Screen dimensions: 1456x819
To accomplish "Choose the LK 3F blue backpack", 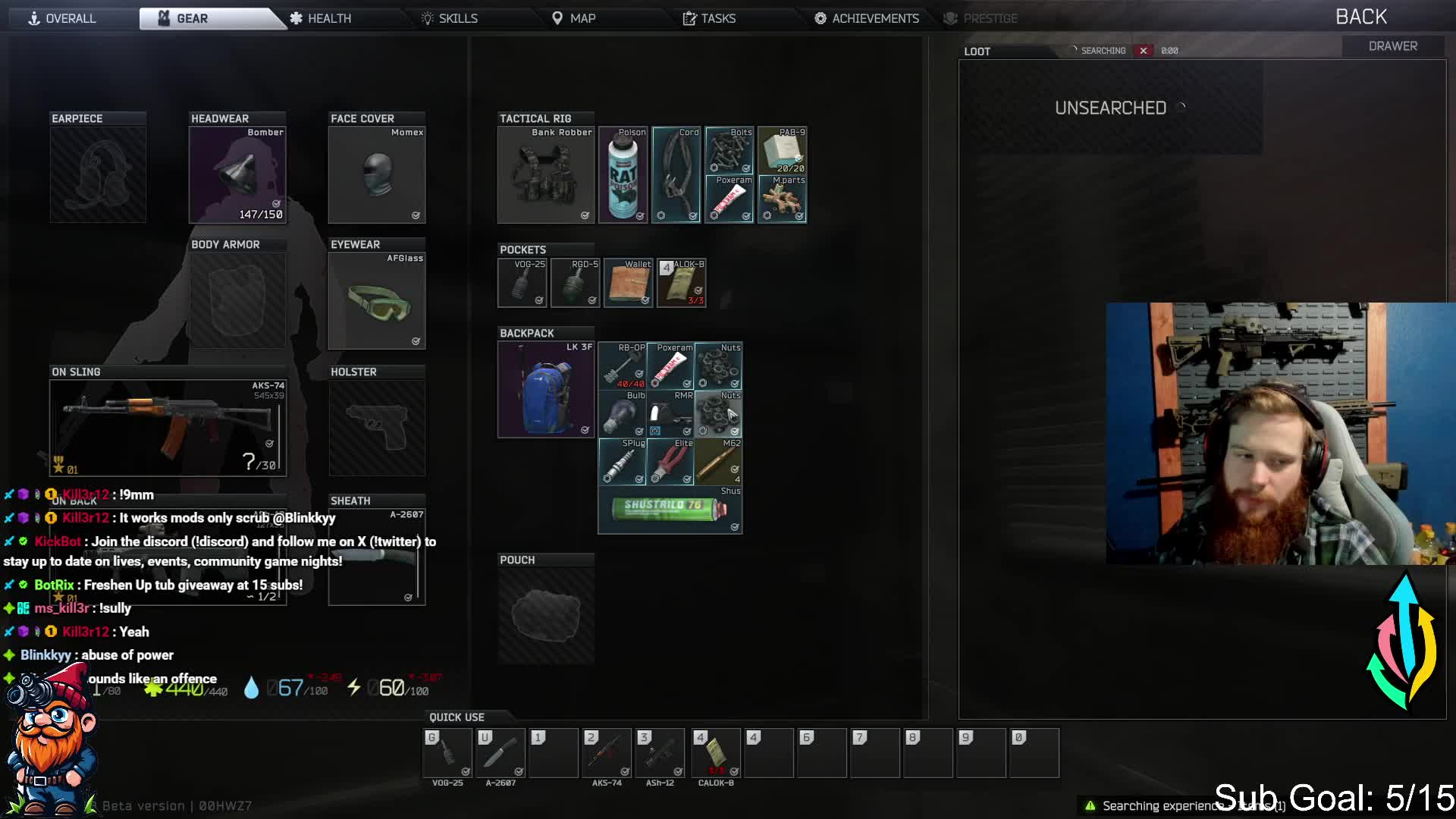I will click(x=545, y=390).
